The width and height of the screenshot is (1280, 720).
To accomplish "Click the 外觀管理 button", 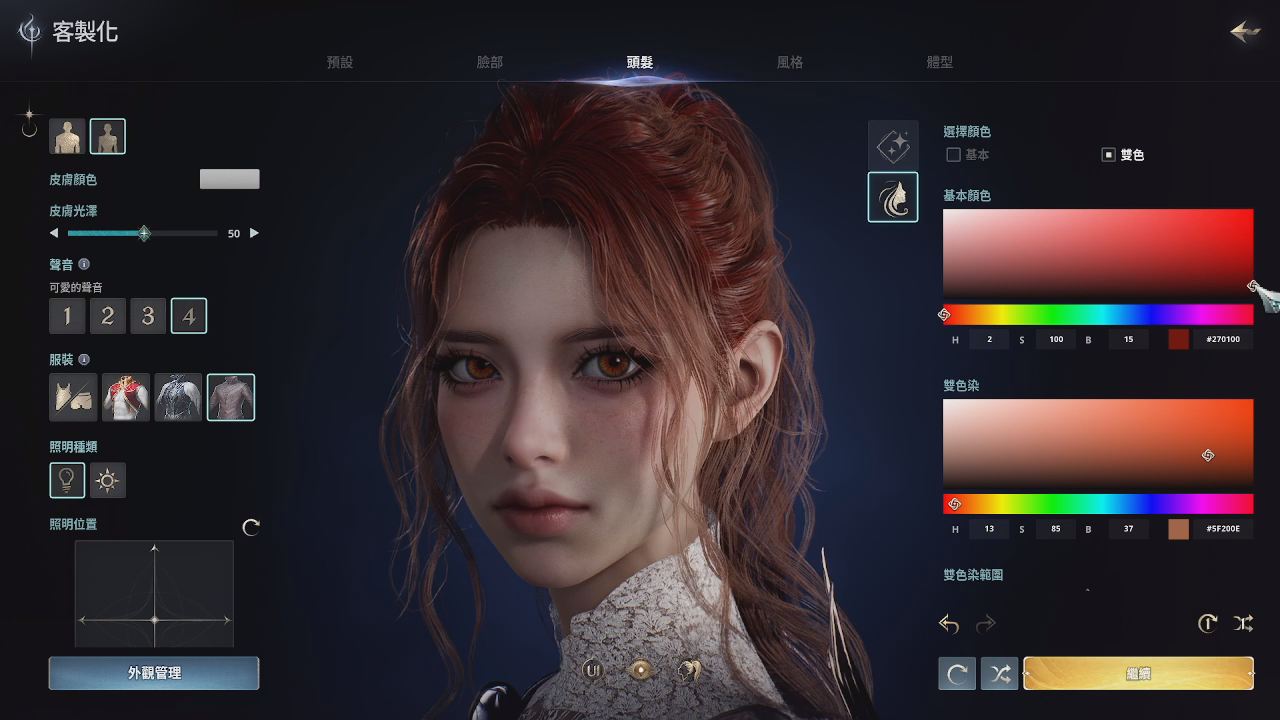I will coord(153,673).
